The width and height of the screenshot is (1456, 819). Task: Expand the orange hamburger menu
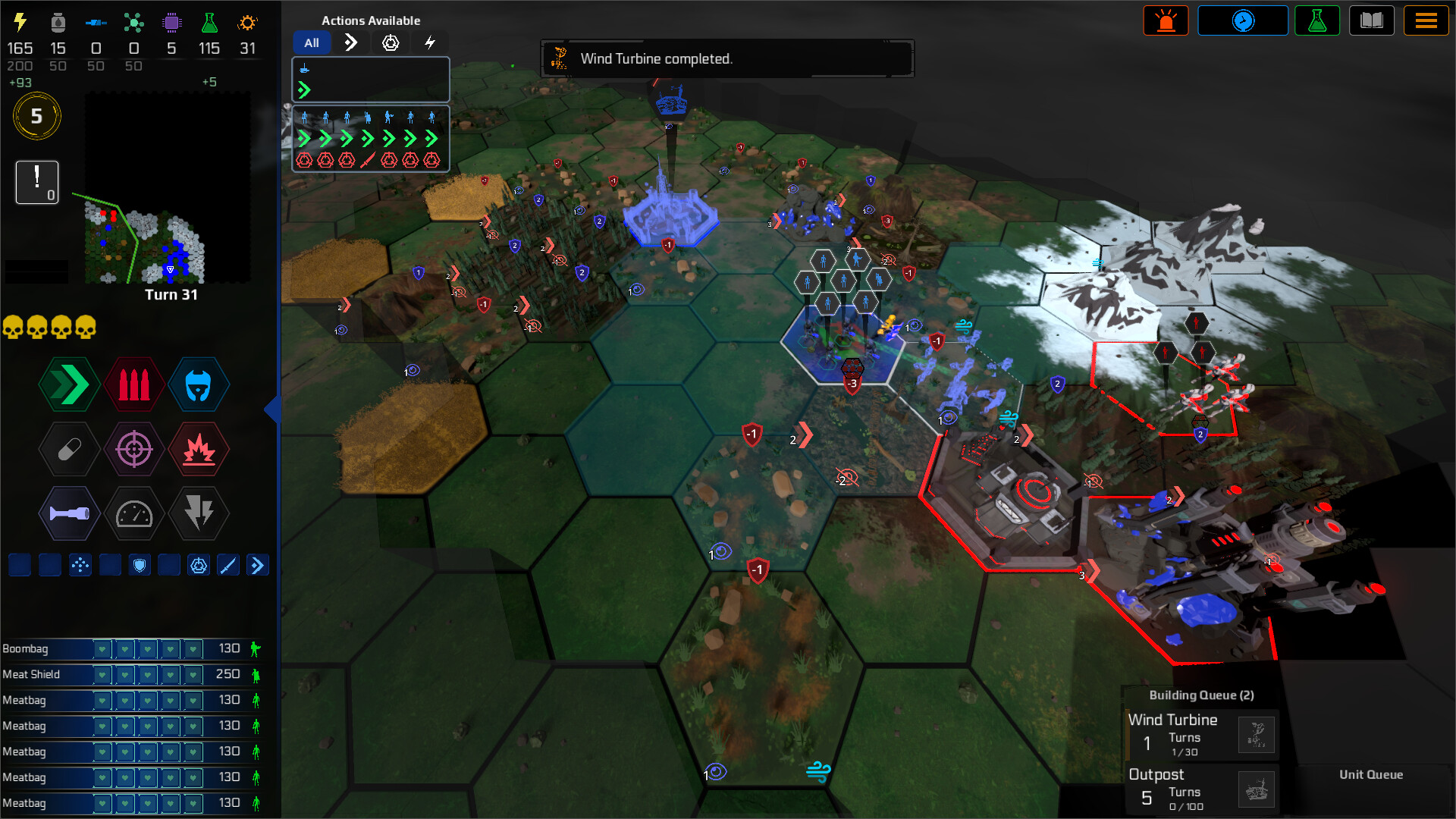1426,20
